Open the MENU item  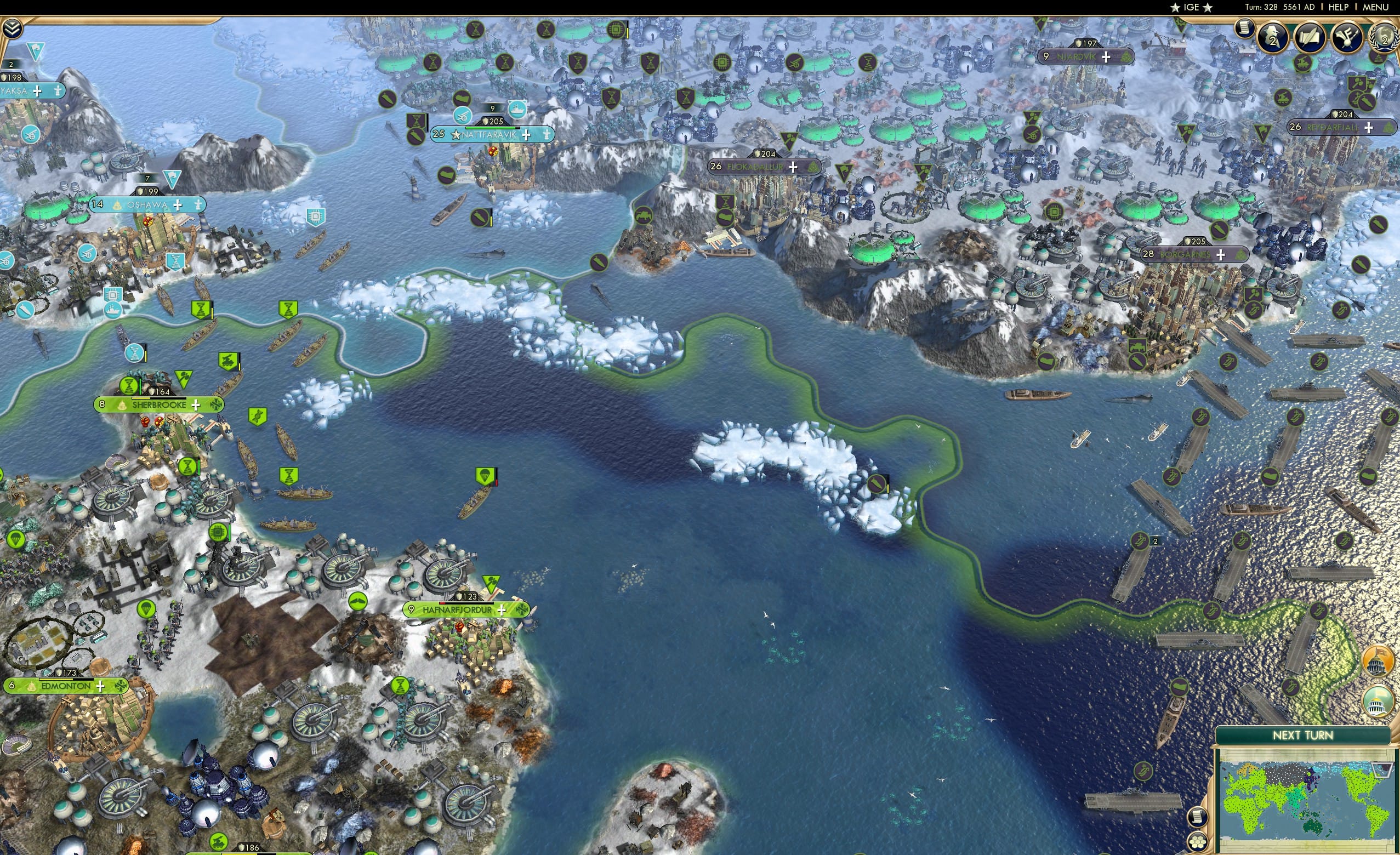click(x=1375, y=7)
